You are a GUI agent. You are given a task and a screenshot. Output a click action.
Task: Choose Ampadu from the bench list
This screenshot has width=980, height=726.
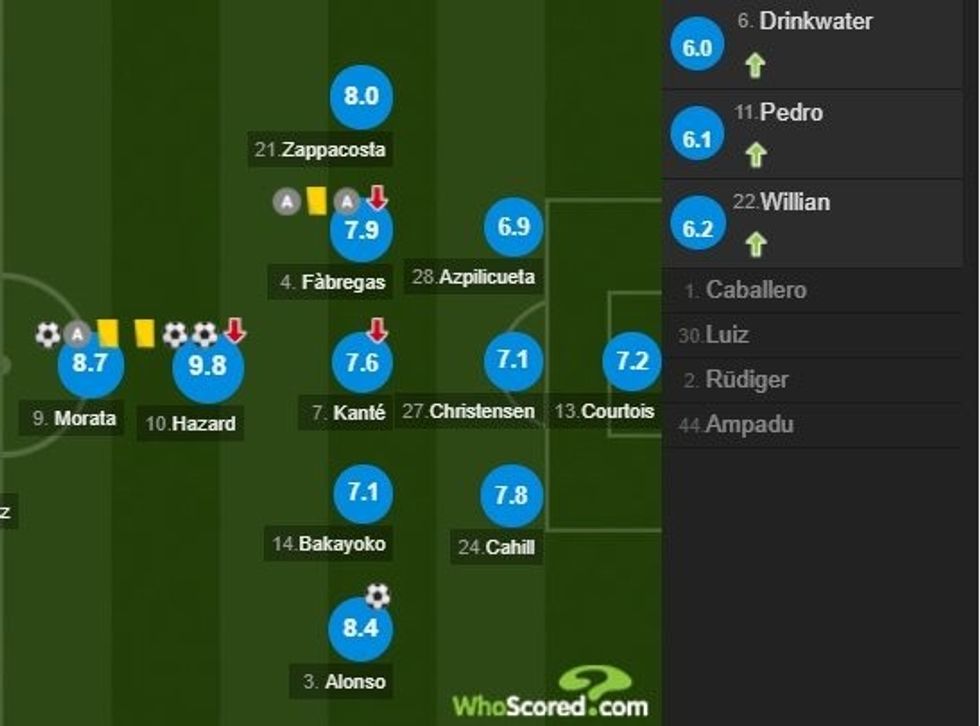click(x=749, y=425)
